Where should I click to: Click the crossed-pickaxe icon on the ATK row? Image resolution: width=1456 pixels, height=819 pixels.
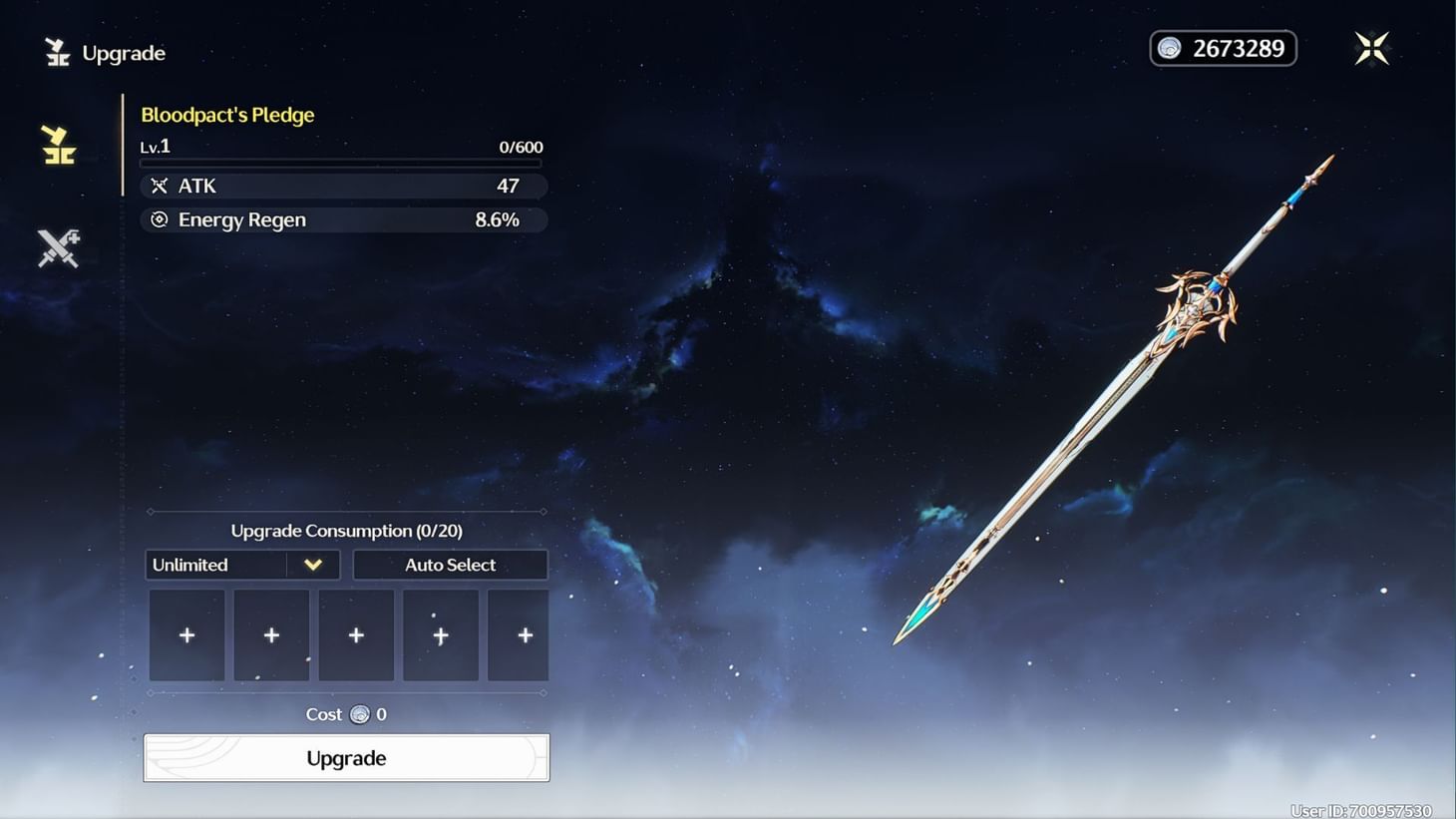160,186
